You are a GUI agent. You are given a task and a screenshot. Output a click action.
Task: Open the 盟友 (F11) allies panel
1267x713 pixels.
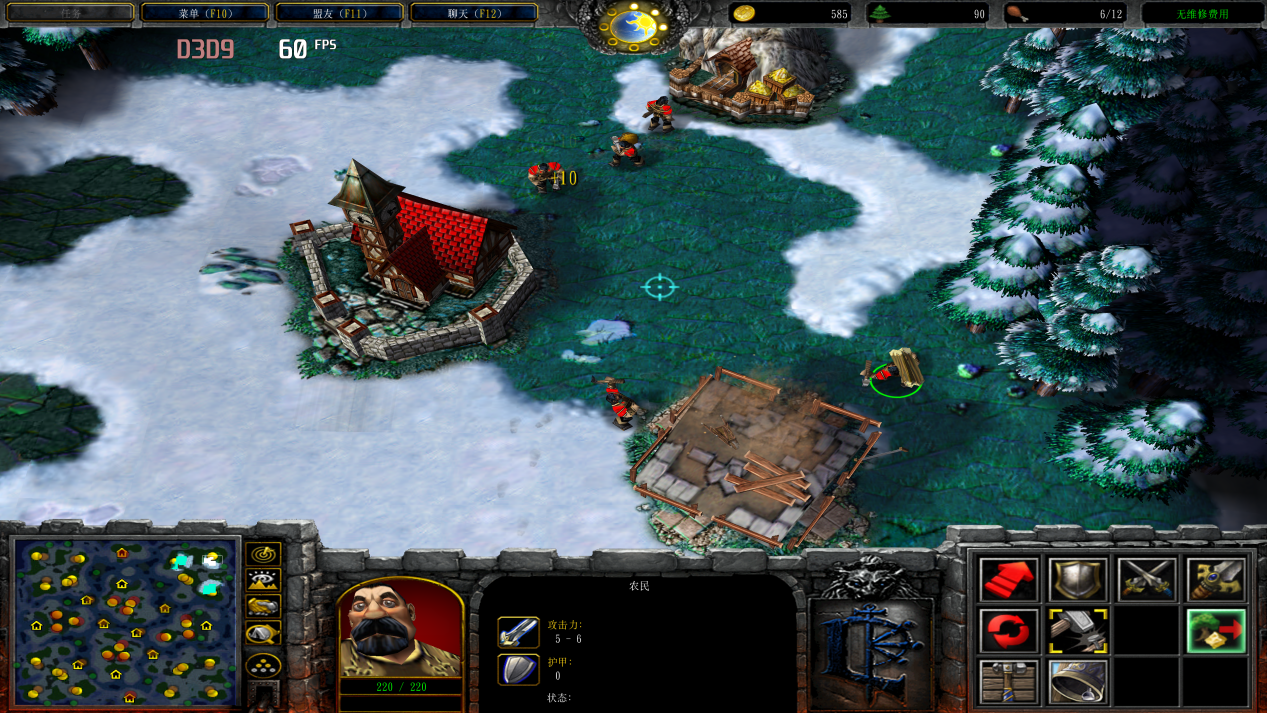[x=339, y=13]
